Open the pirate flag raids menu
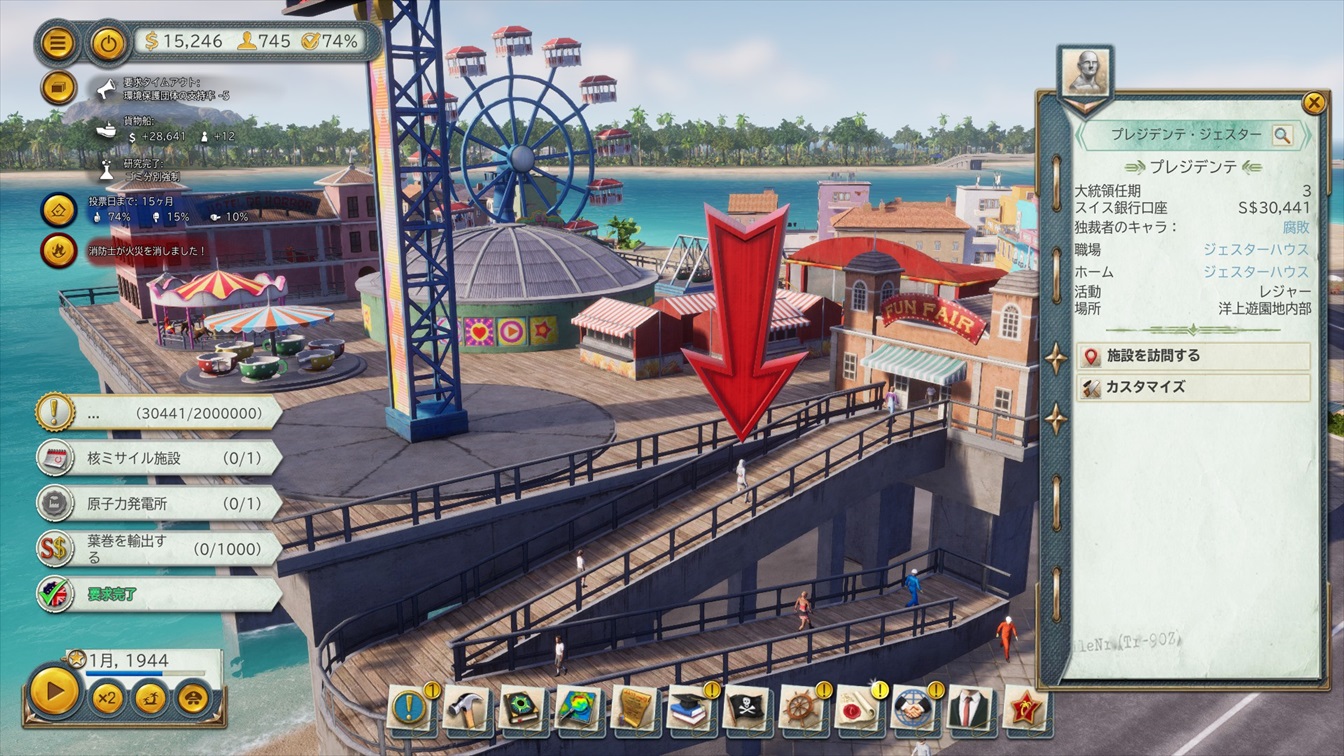 coord(746,708)
